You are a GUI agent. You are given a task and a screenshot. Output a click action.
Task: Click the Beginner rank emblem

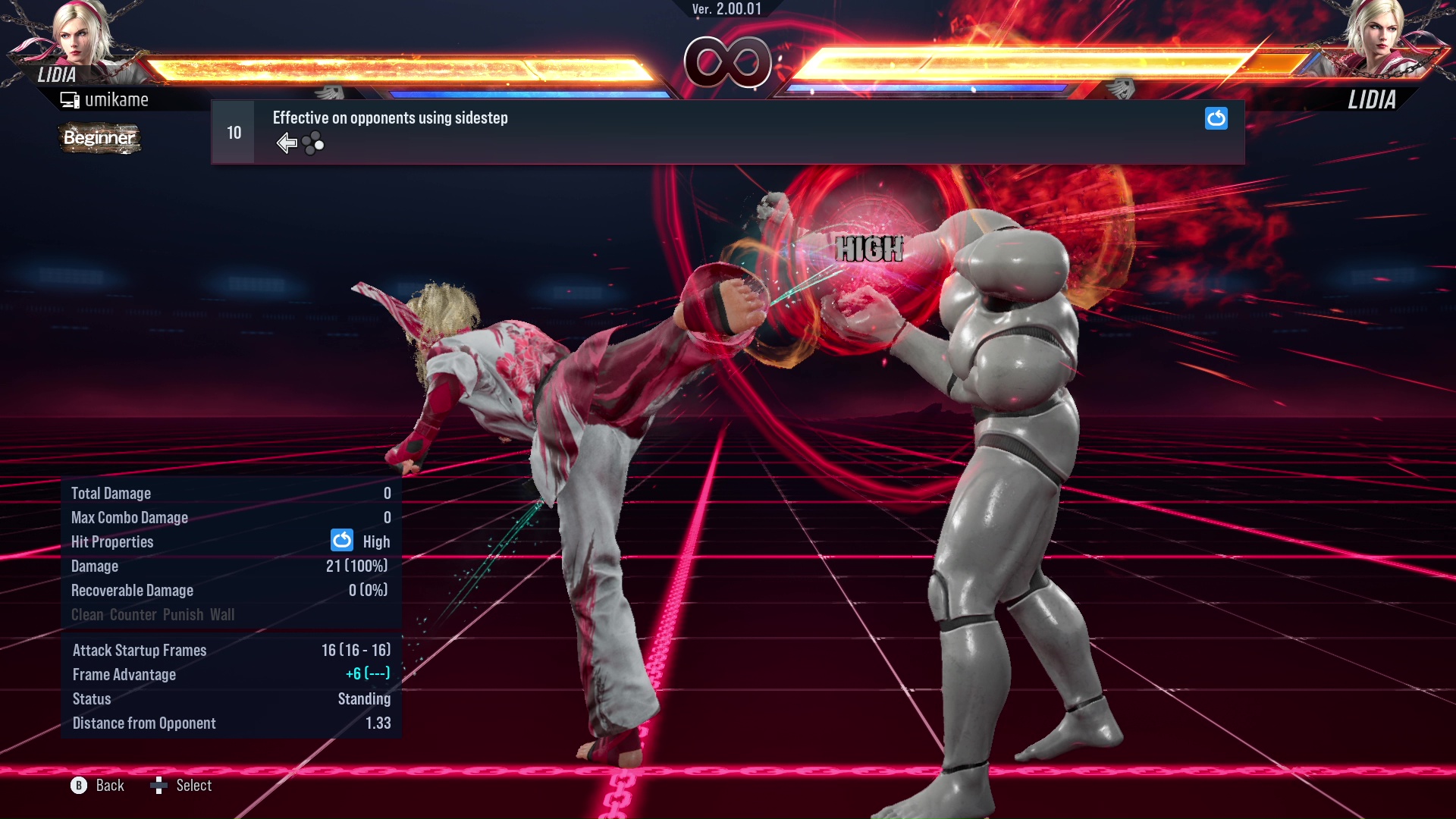[x=99, y=138]
